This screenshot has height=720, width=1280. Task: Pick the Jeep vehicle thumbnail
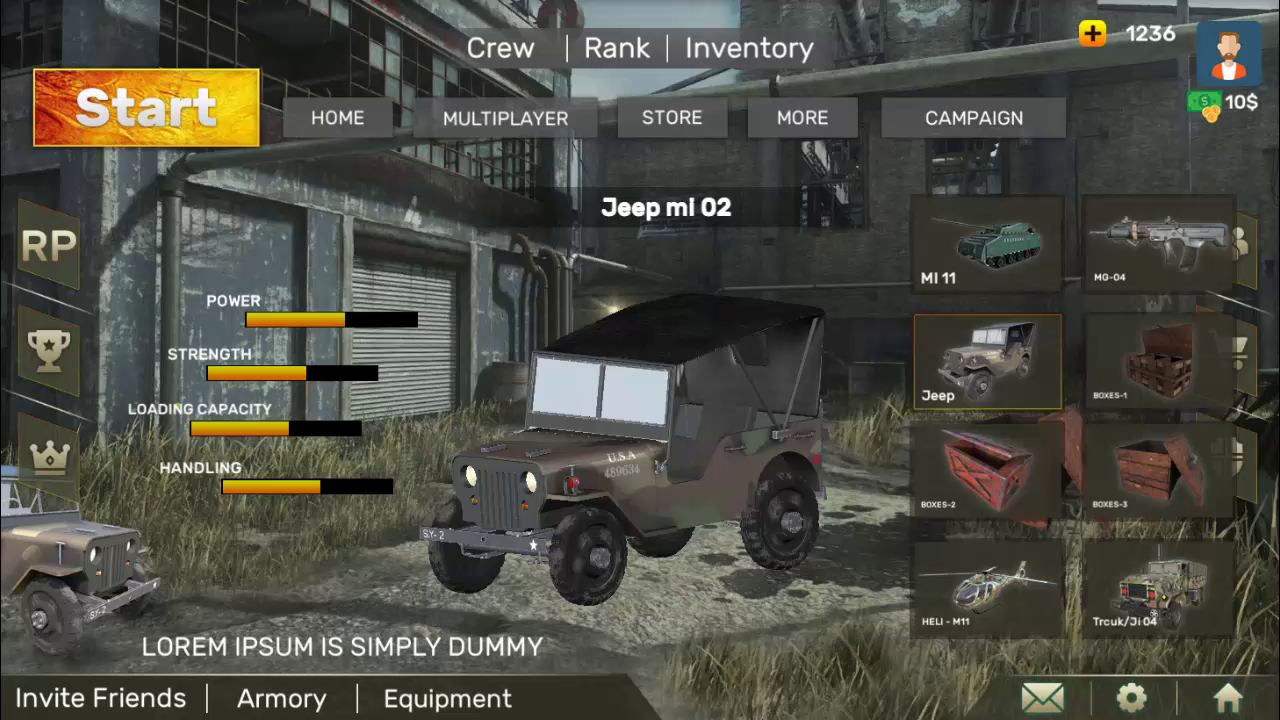[x=987, y=362]
